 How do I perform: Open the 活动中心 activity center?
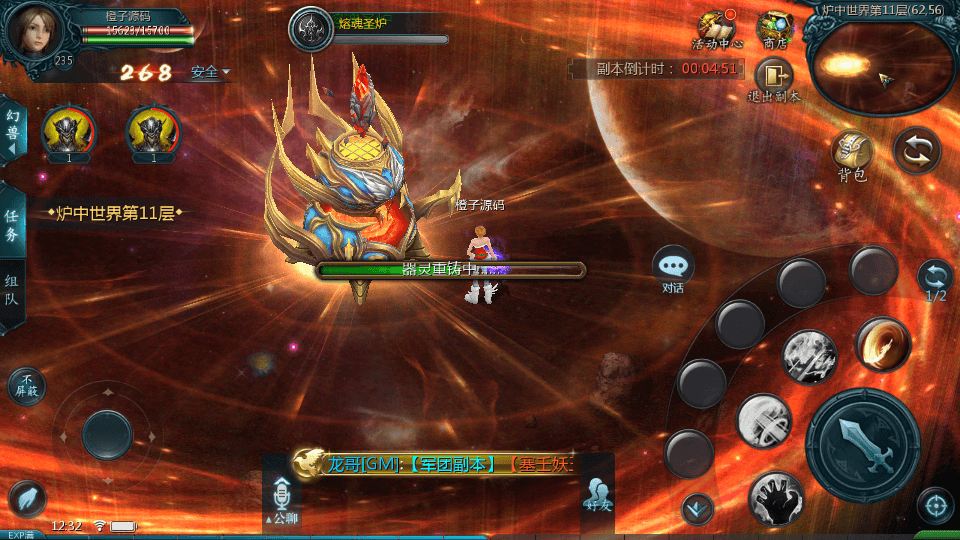click(716, 28)
